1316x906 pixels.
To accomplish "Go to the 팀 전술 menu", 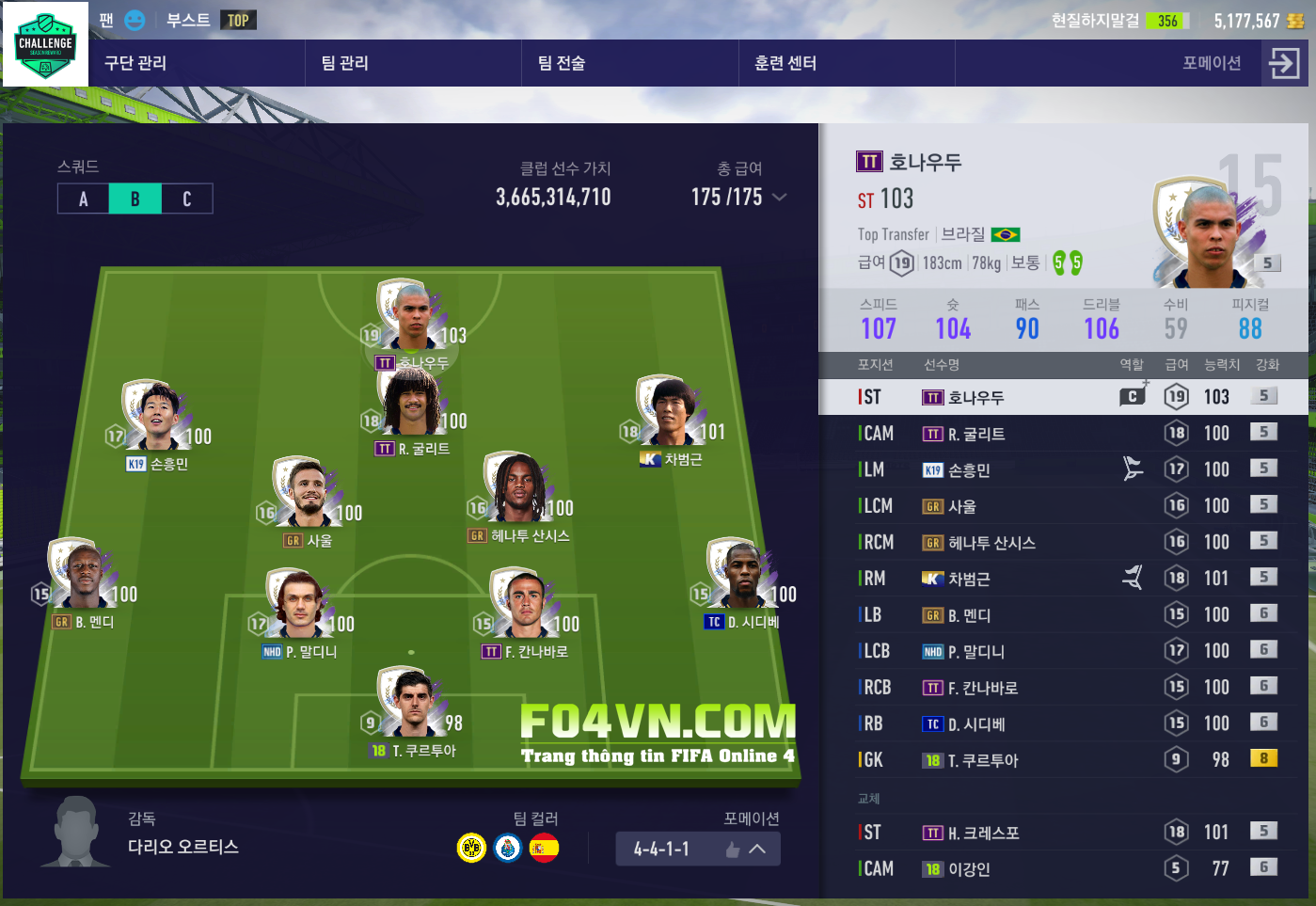I will [562, 63].
